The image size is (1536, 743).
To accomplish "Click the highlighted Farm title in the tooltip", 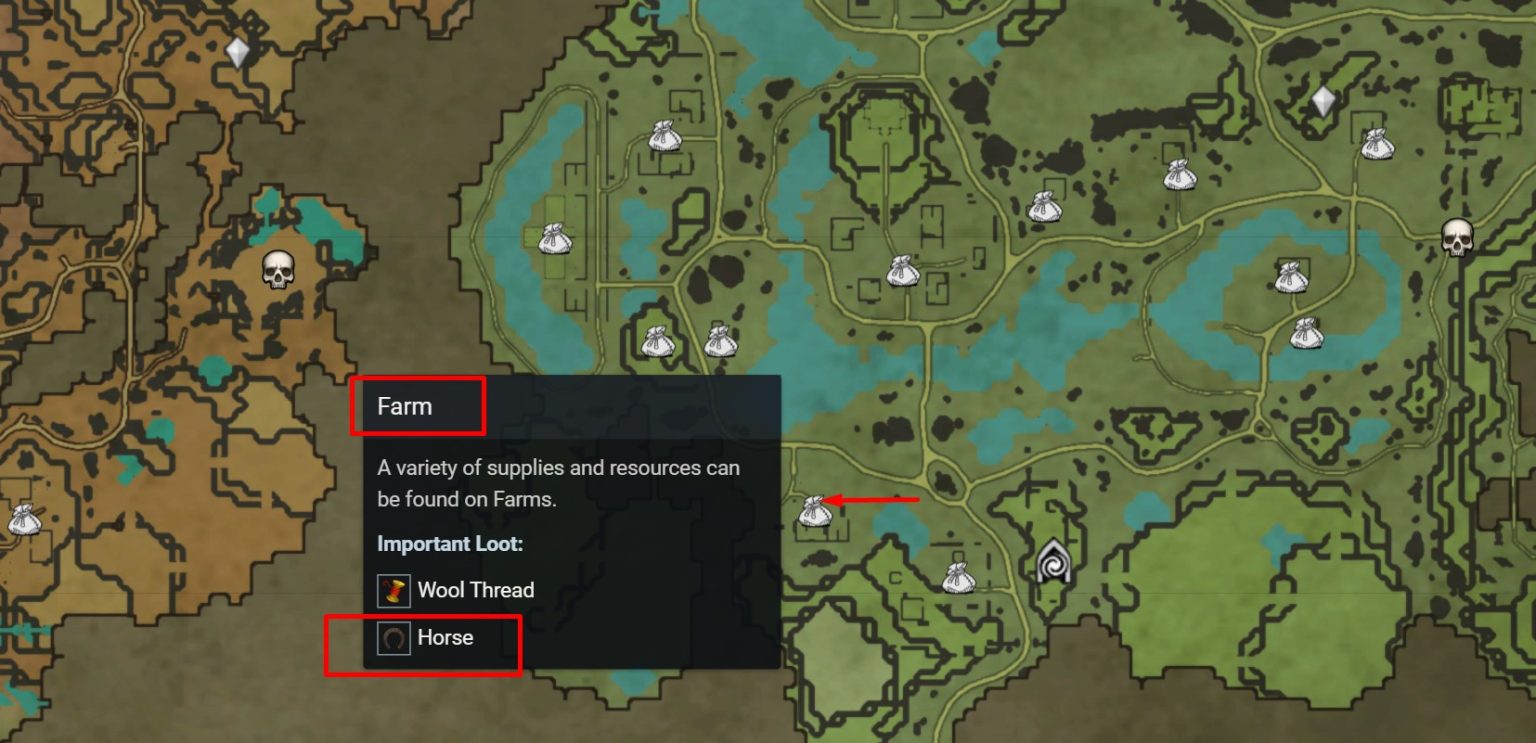I will 405,405.
